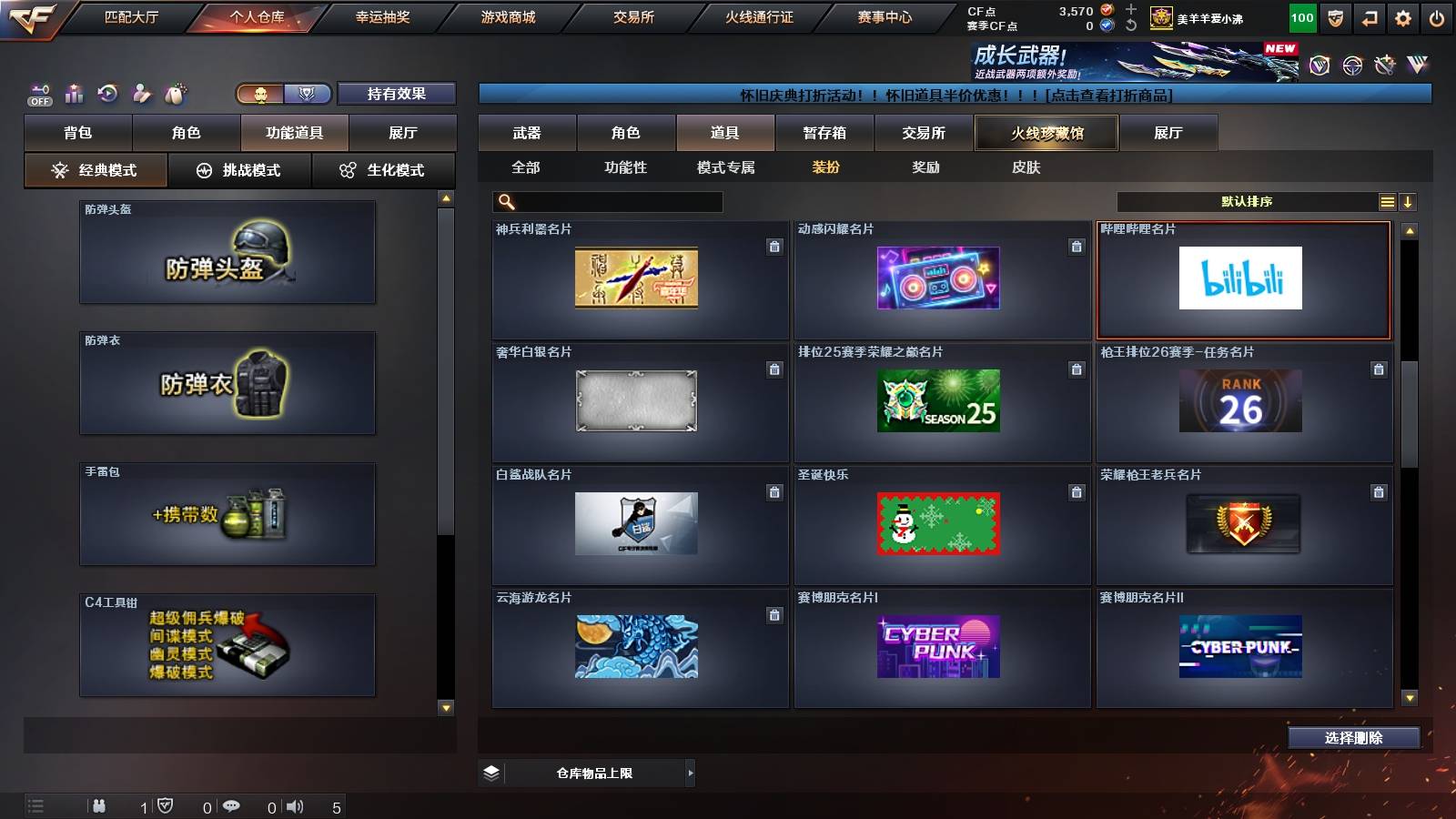Select the character profile icon in the inventory toolbar

coord(139,93)
